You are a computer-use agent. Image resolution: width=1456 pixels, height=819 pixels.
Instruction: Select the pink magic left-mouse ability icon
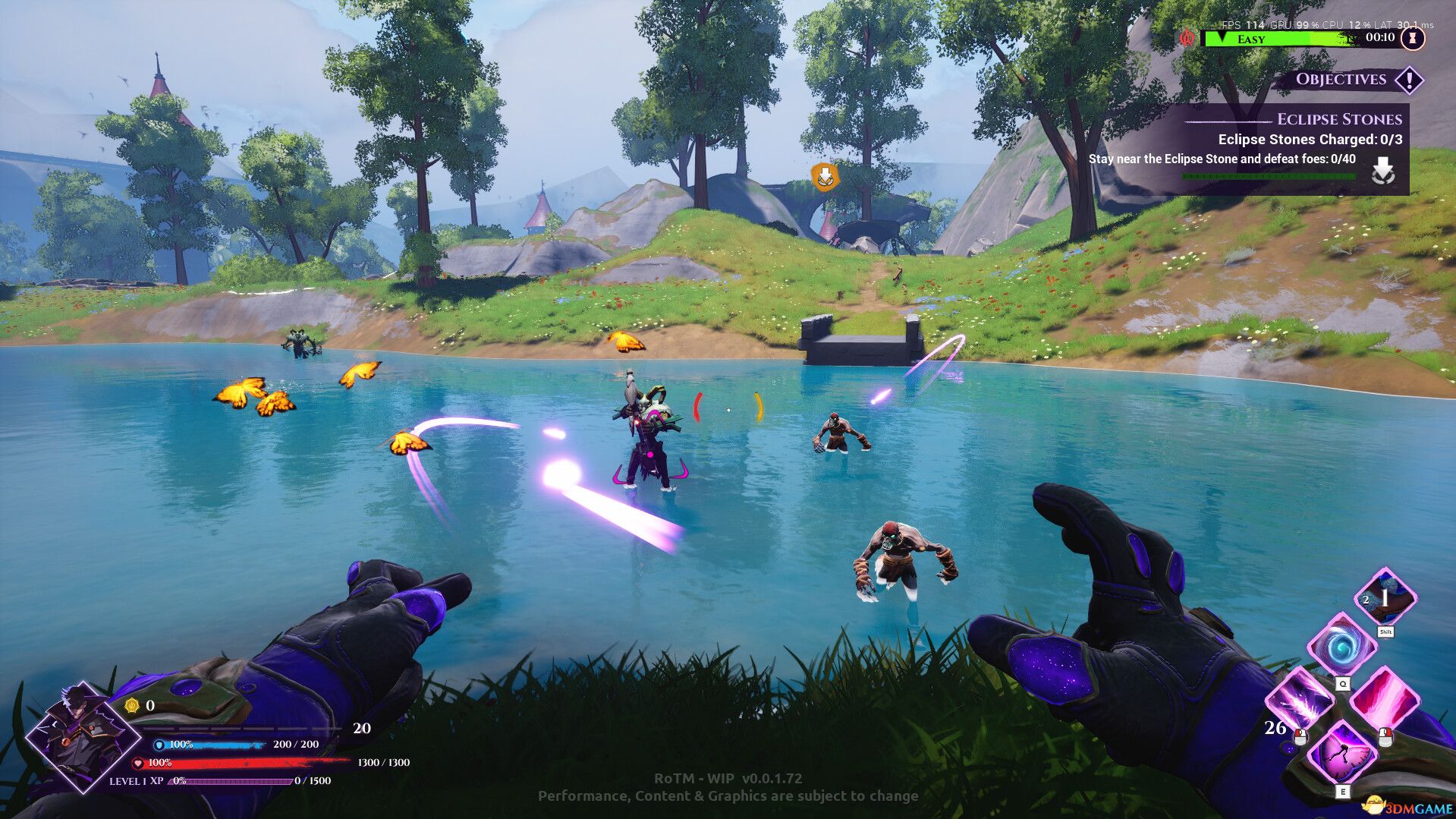[1385, 698]
